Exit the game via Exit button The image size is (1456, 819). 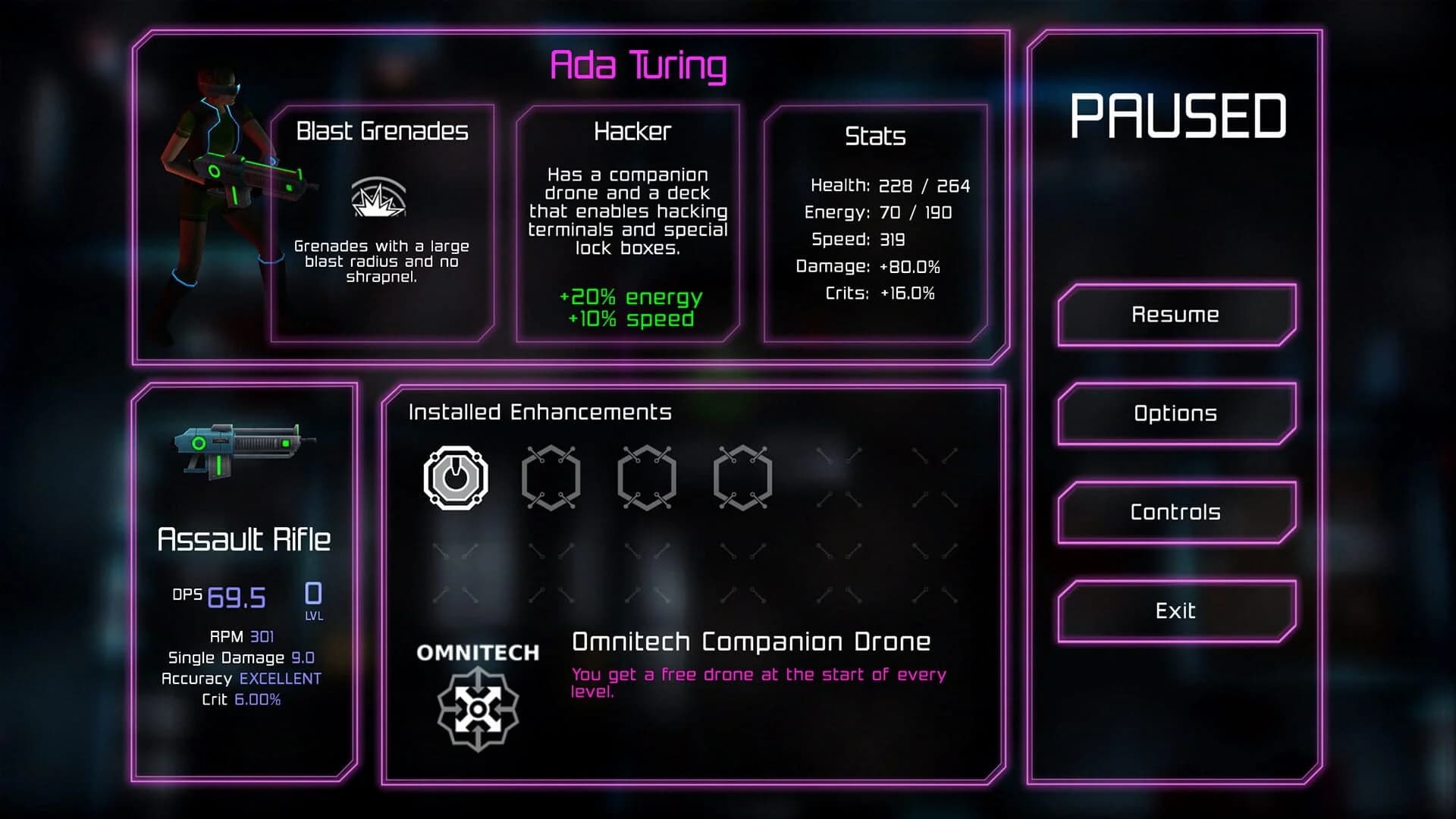[1175, 610]
